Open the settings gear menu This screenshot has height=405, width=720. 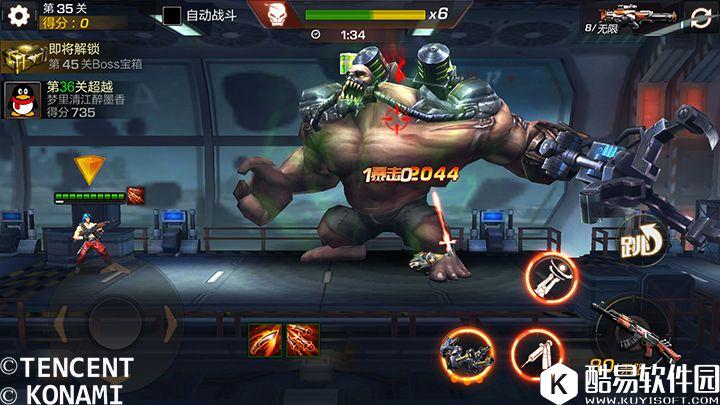(x=19, y=18)
